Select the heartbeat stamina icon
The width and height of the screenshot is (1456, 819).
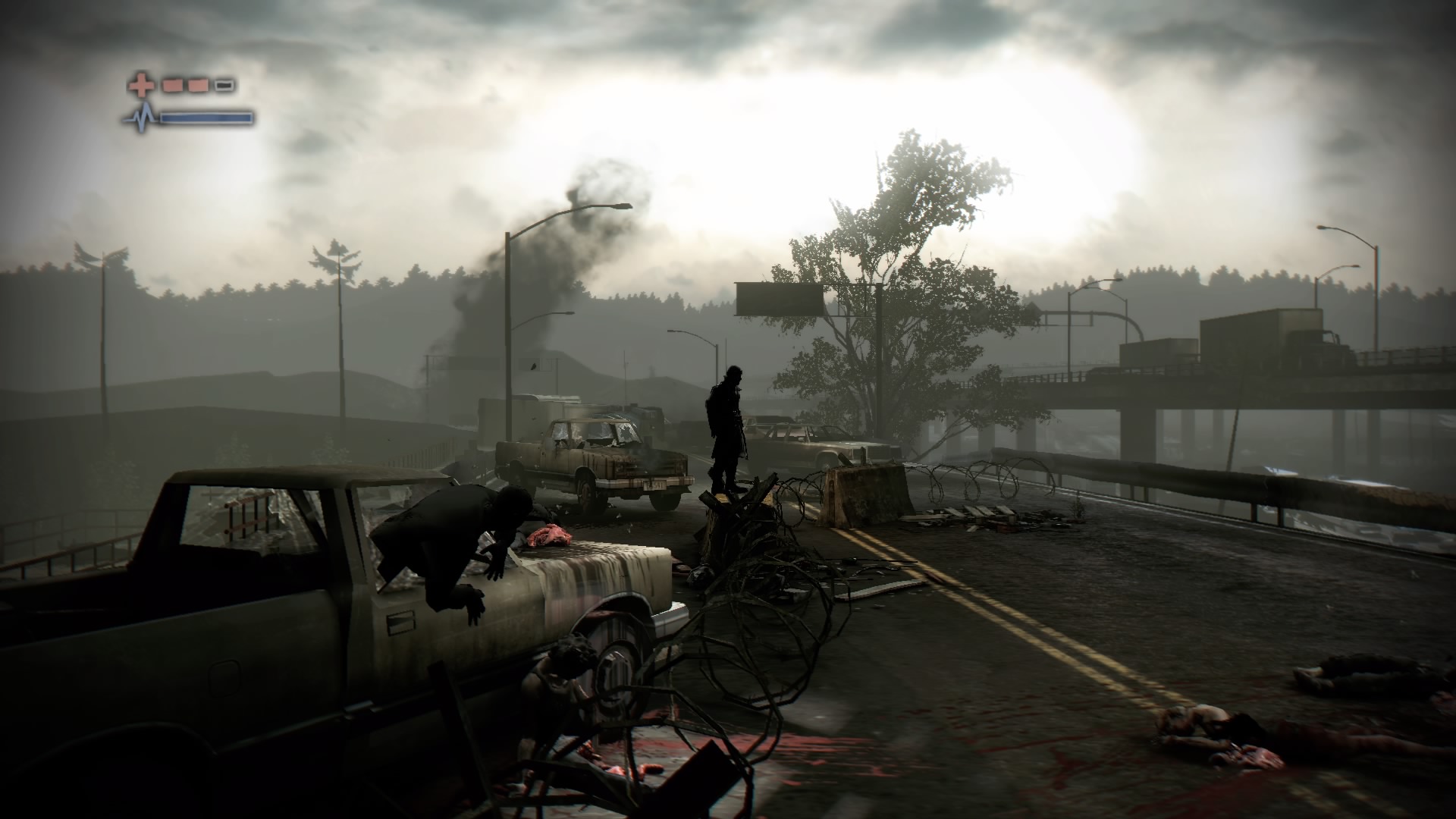tap(141, 118)
